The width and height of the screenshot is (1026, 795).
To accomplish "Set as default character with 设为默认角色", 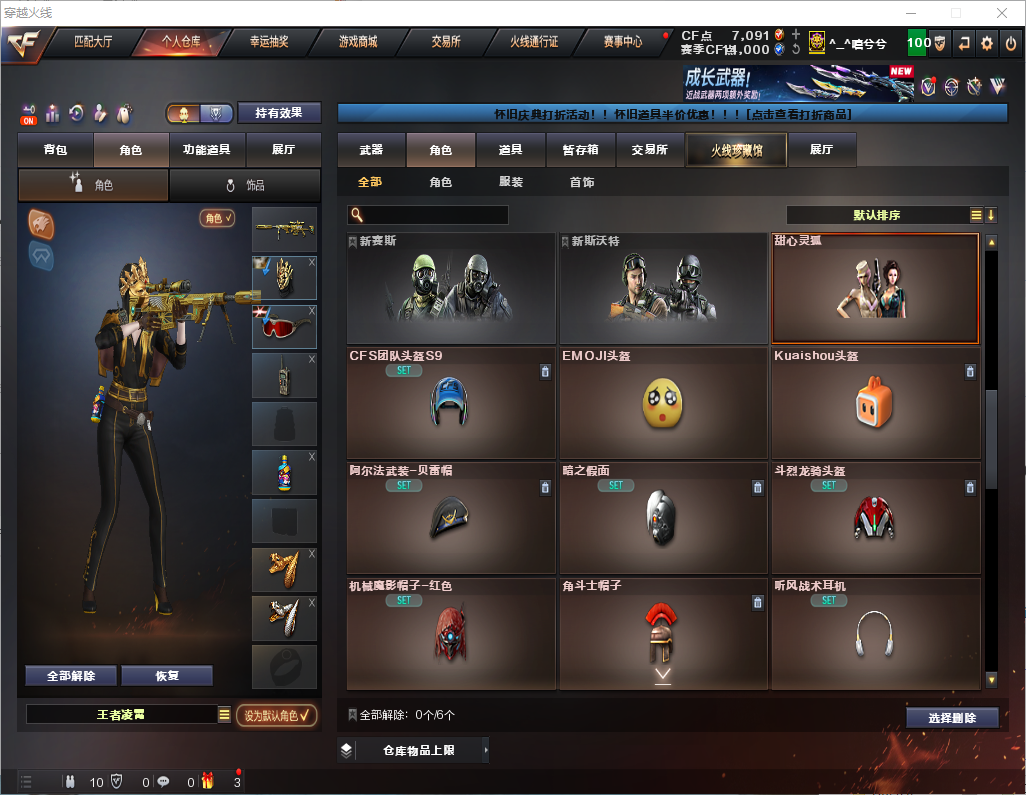I will (277, 715).
